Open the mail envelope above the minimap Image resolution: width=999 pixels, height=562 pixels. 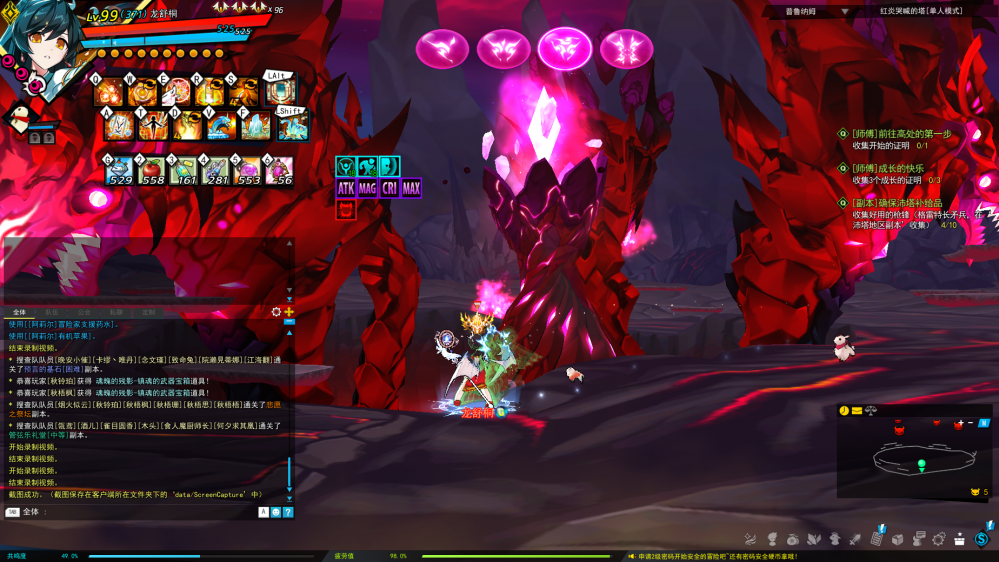point(857,411)
